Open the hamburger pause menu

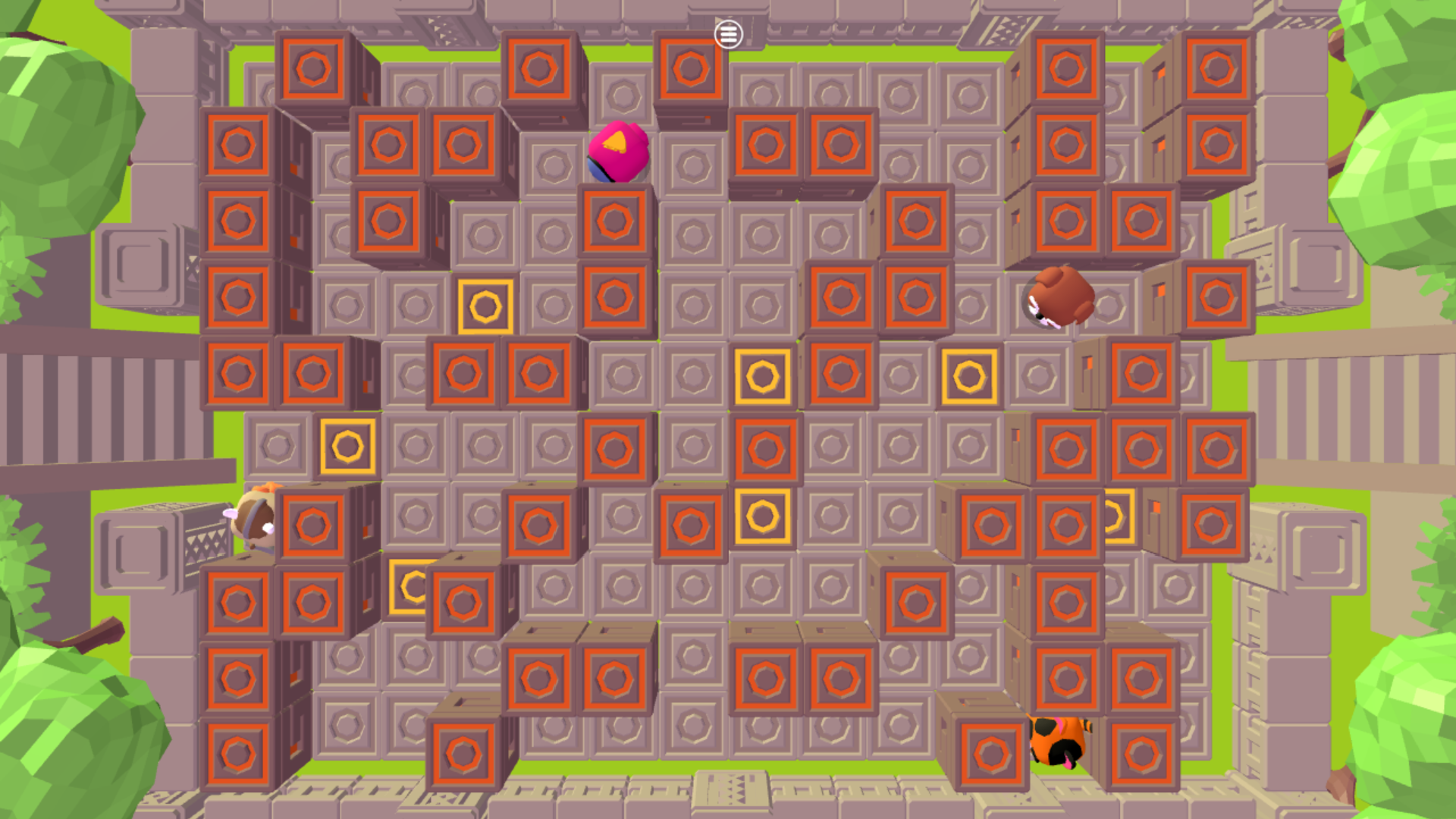coord(727,33)
